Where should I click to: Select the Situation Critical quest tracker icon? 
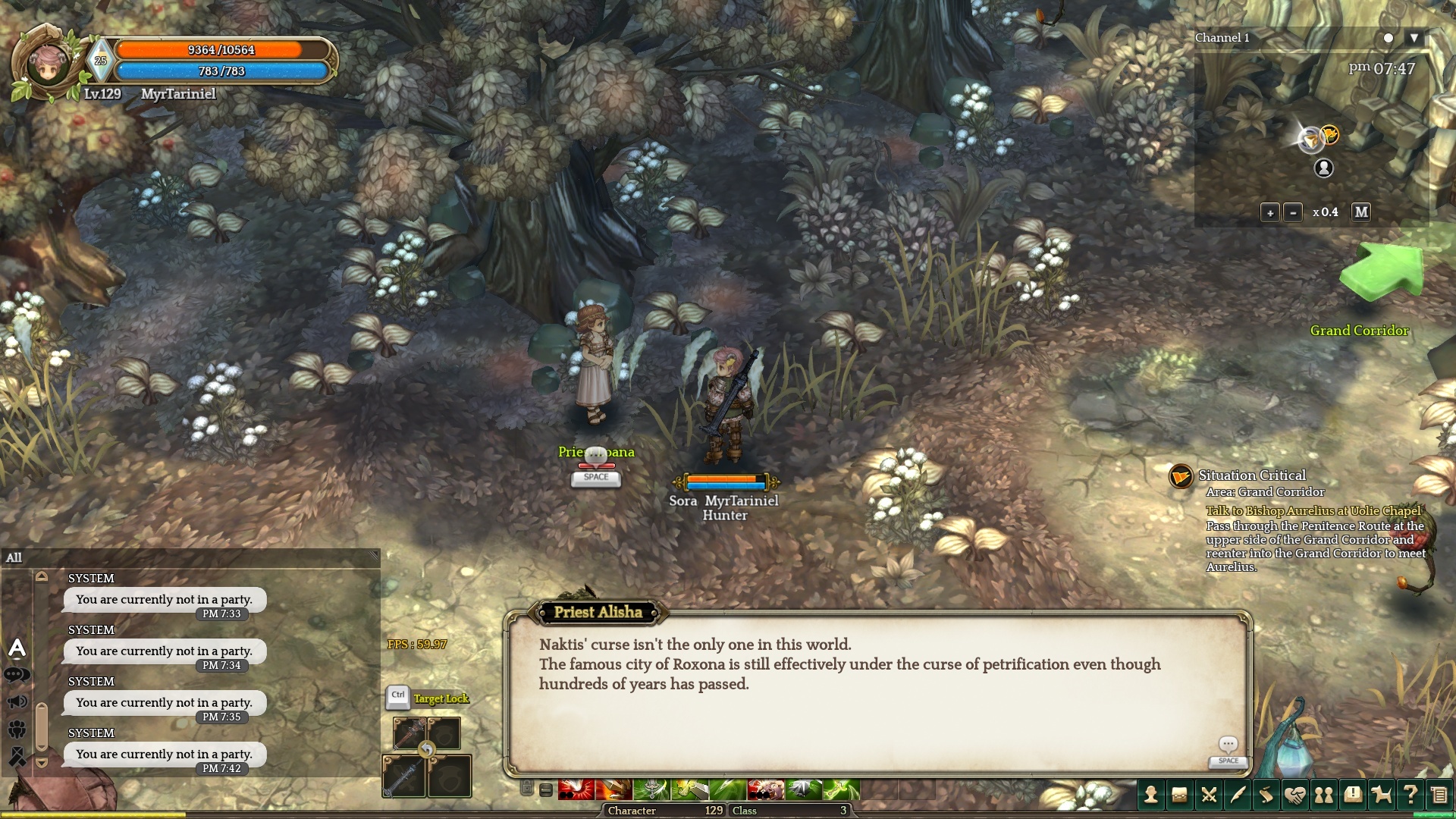tap(1181, 476)
